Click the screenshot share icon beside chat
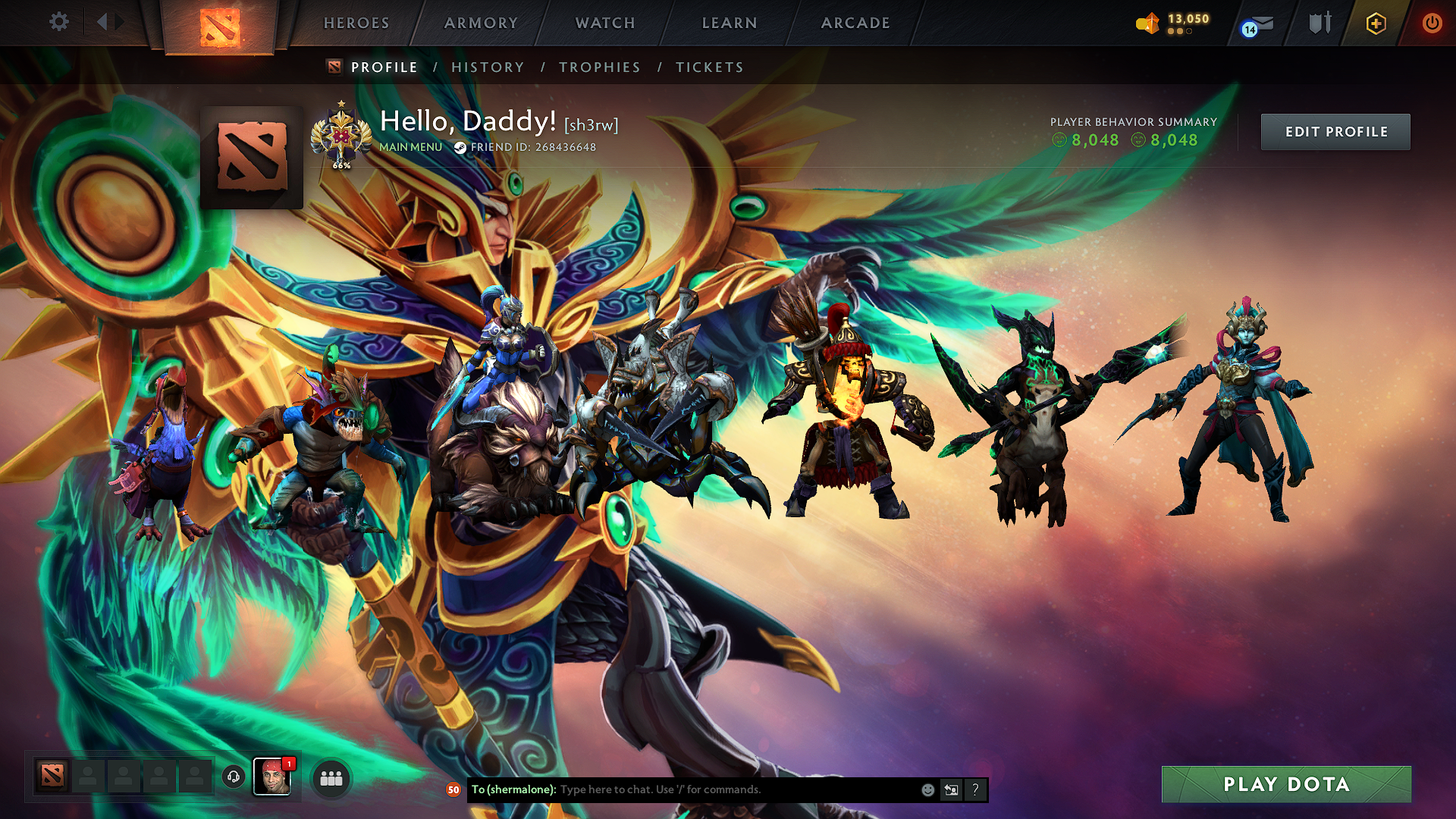The image size is (1456, 819). click(x=951, y=789)
